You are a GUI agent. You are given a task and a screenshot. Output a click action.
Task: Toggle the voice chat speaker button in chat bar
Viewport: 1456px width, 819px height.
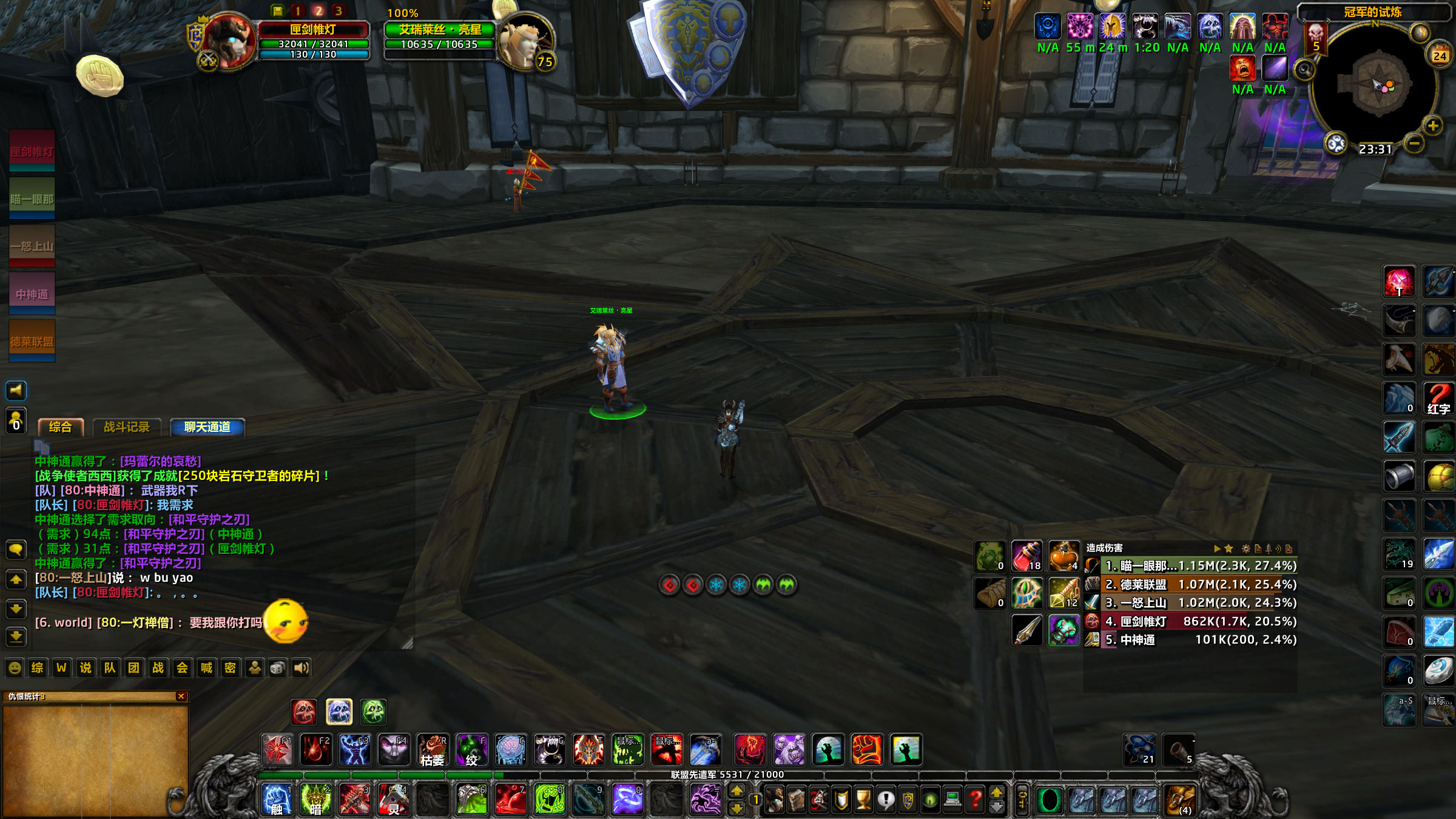click(302, 668)
